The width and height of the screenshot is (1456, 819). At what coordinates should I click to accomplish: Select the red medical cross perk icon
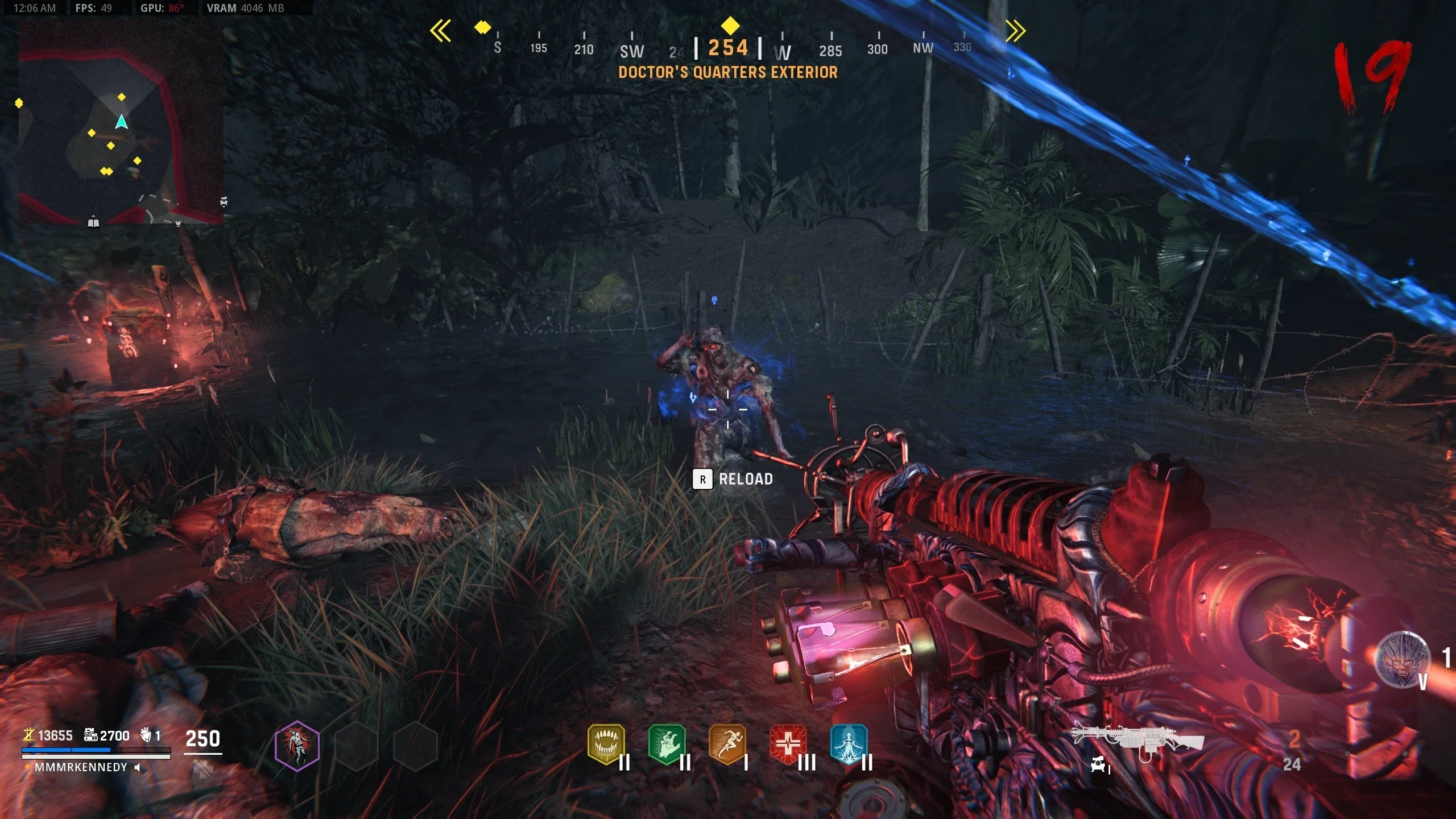(x=788, y=744)
